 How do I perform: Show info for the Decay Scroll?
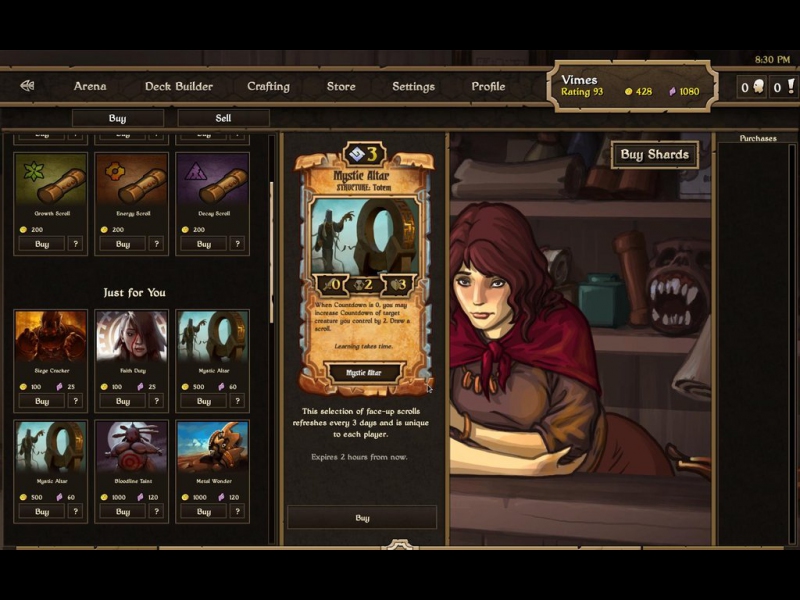pos(238,244)
